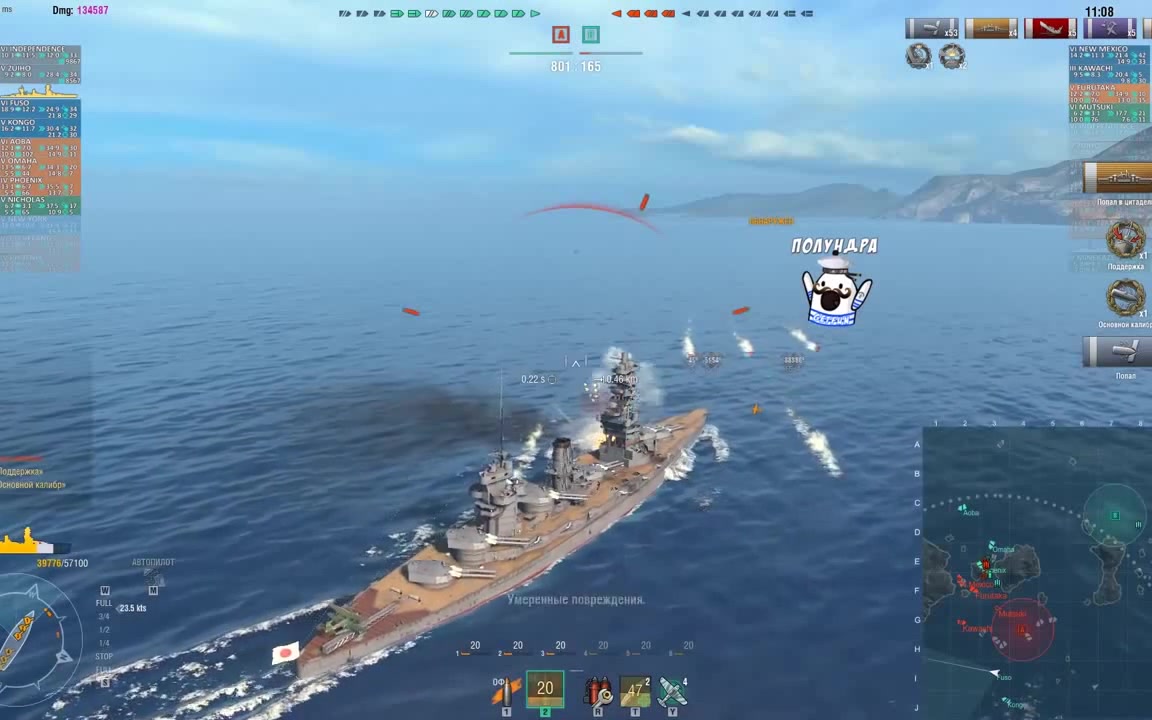This screenshot has height=720, width=1152.
Task: Select the highlighted ammo slot showing 20
Action: point(545,689)
